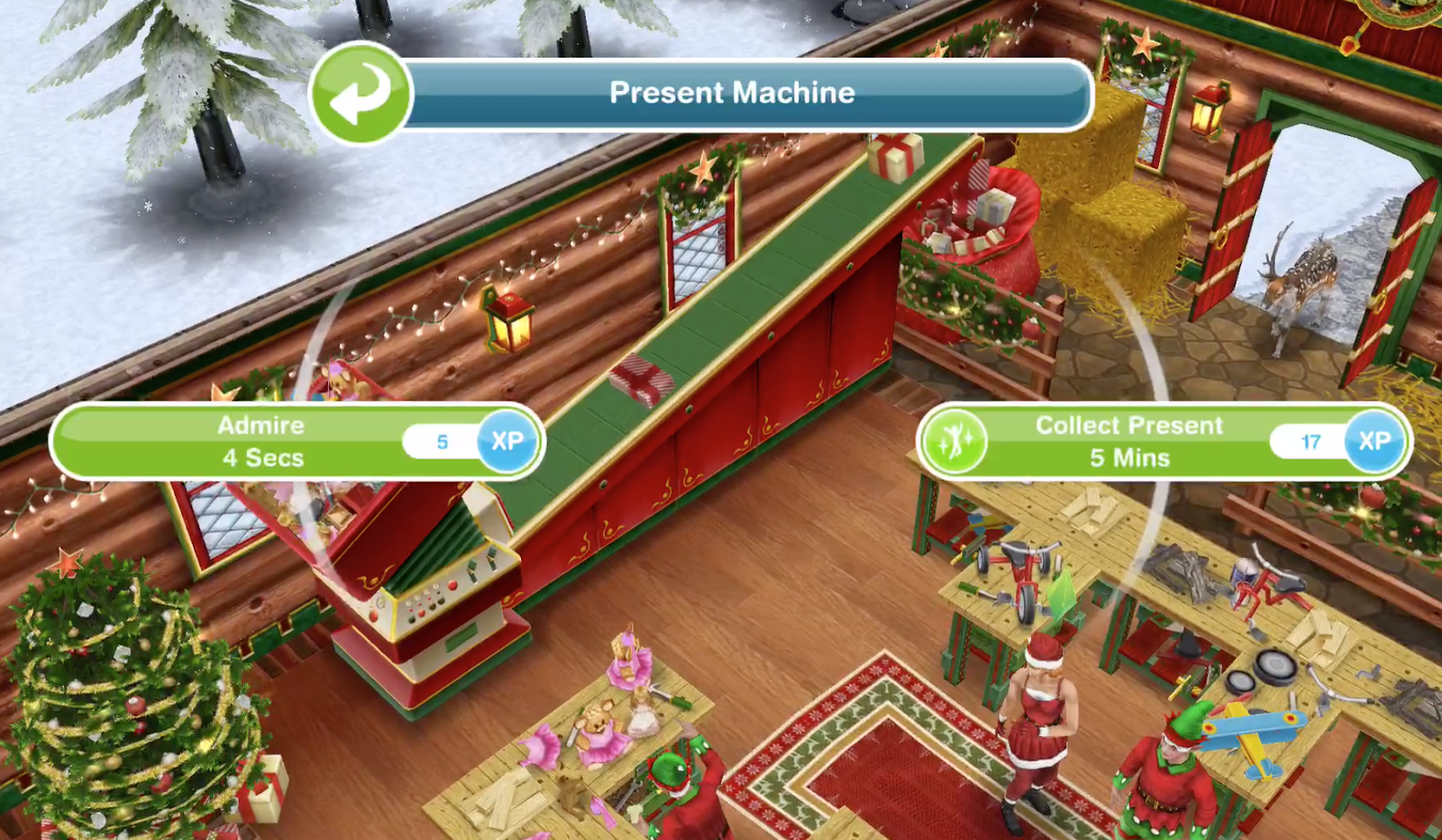Image resolution: width=1442 pixels, height=840 pixels.
Task: Tap the Present Machine title banner
Action: tap(732, 92)
